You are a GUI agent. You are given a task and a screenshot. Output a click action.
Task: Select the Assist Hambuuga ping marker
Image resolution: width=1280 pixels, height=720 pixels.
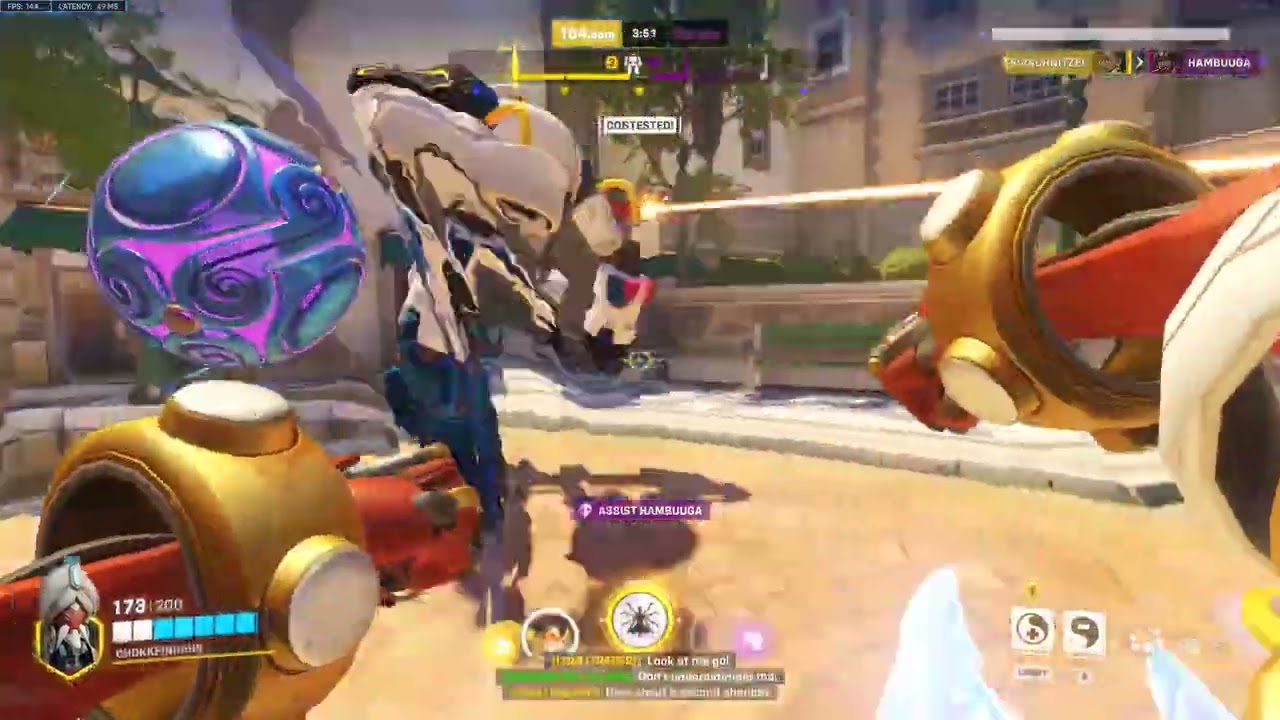click(640, 511)
